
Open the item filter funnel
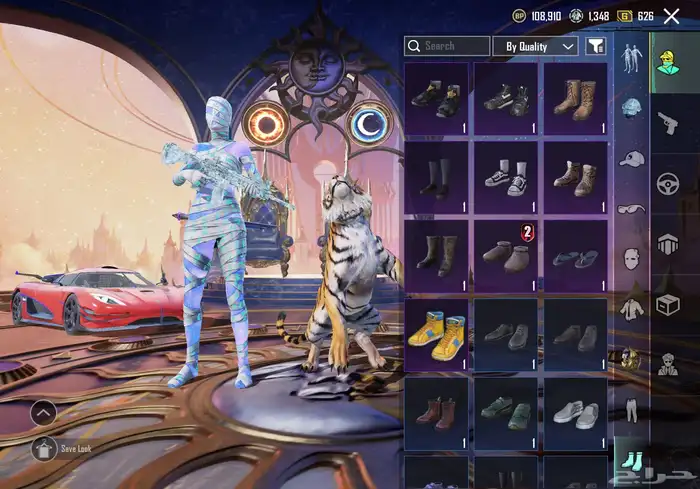tap(596, 46)
